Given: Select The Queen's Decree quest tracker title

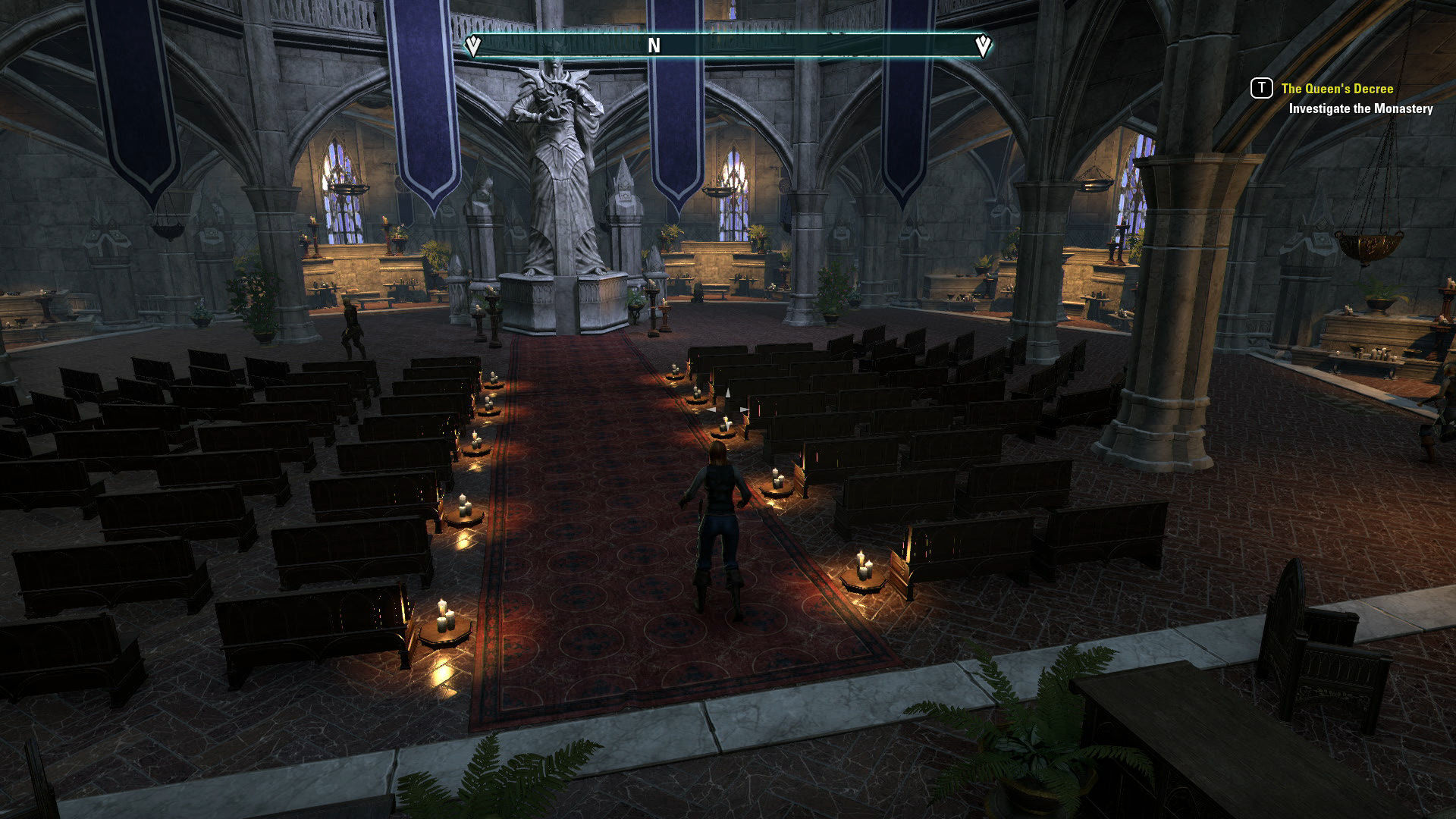Looking at the screenshot, I should point(1337,89).
